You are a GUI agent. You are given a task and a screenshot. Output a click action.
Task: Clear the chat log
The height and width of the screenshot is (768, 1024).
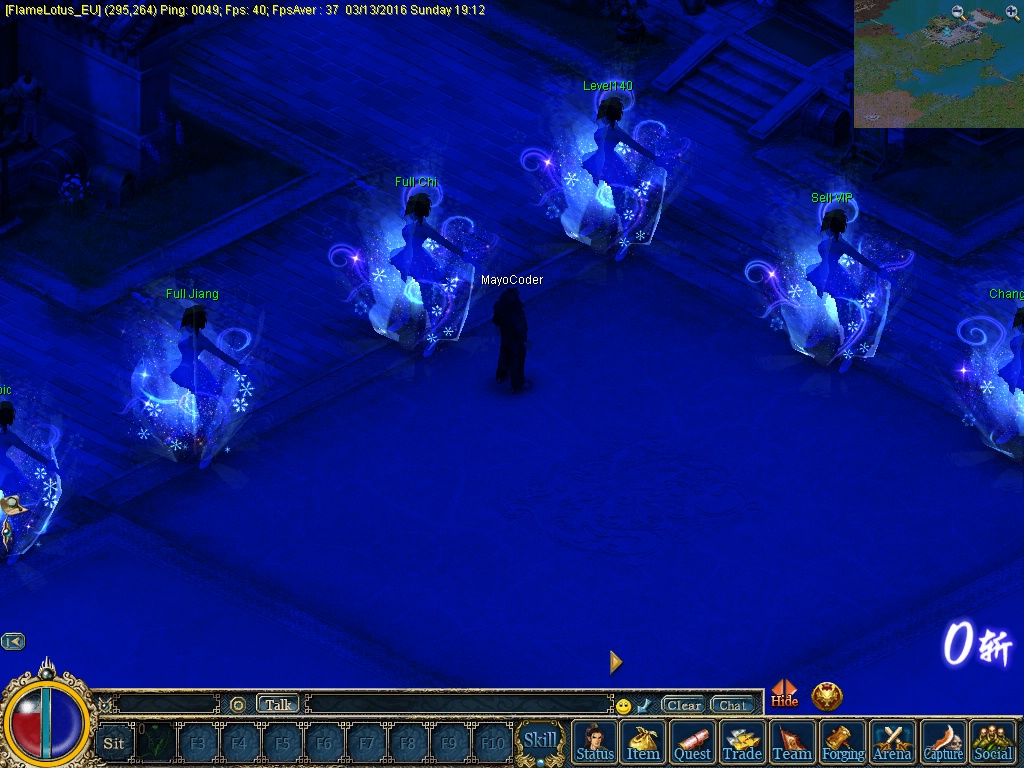[684, 705]
